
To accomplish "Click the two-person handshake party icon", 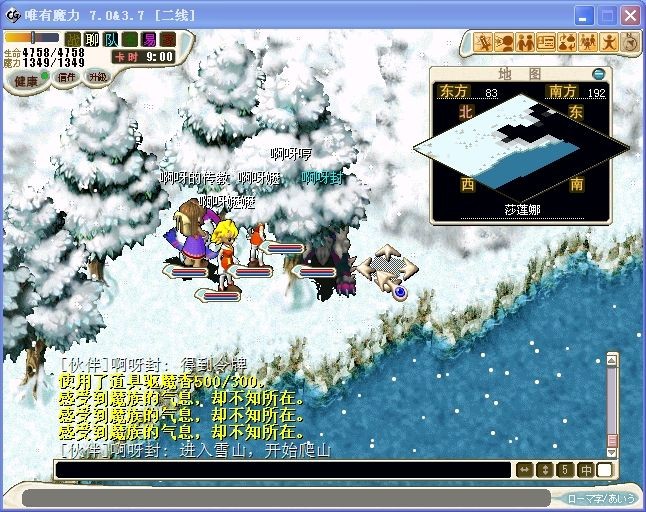I will 525,42.
